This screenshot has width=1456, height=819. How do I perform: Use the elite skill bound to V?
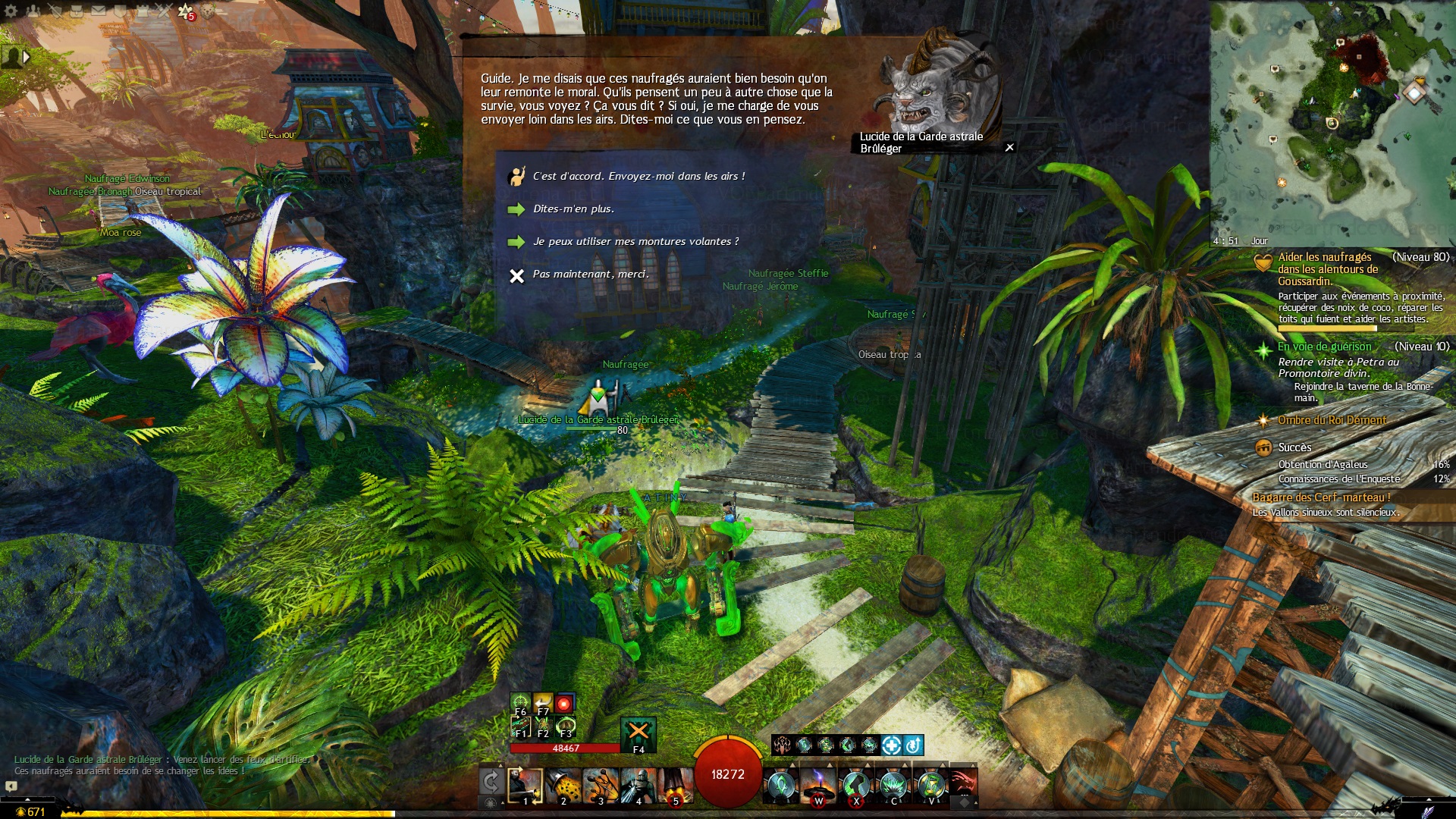coord(931,786)
